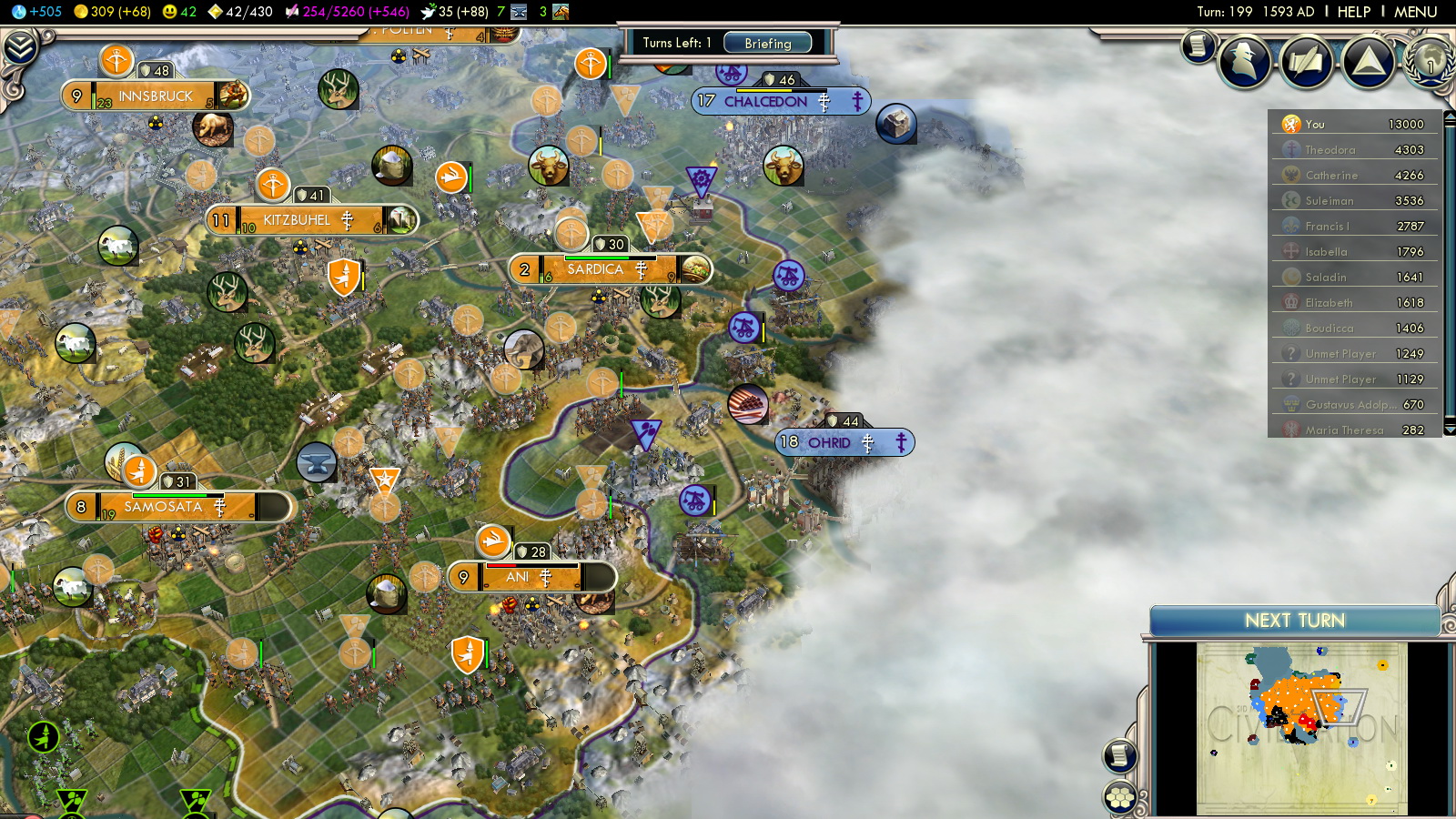Open the HELP Civilopedia link
The width and height of the screenshot is (1456, 819).
[1353, 12]
